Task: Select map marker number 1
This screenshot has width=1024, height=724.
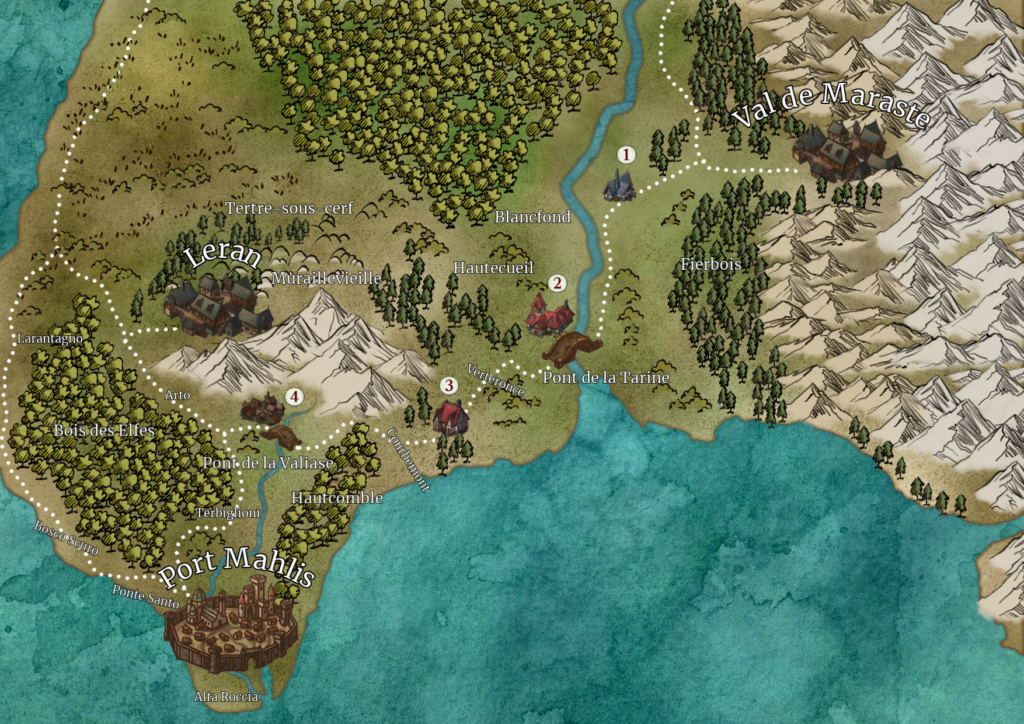Action: coord(627,155)
